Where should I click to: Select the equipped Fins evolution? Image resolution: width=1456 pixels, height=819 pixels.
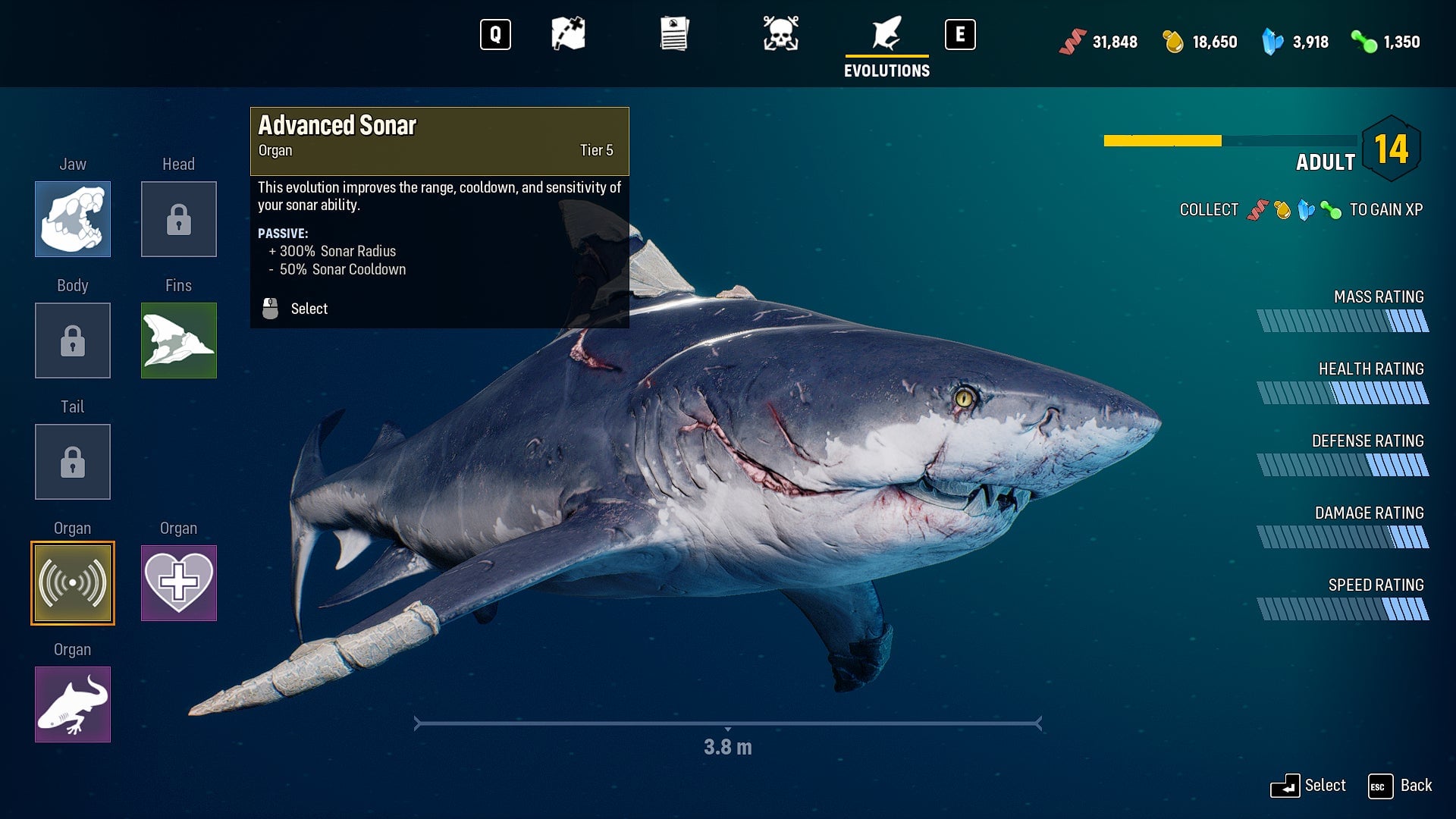point(178,340)
